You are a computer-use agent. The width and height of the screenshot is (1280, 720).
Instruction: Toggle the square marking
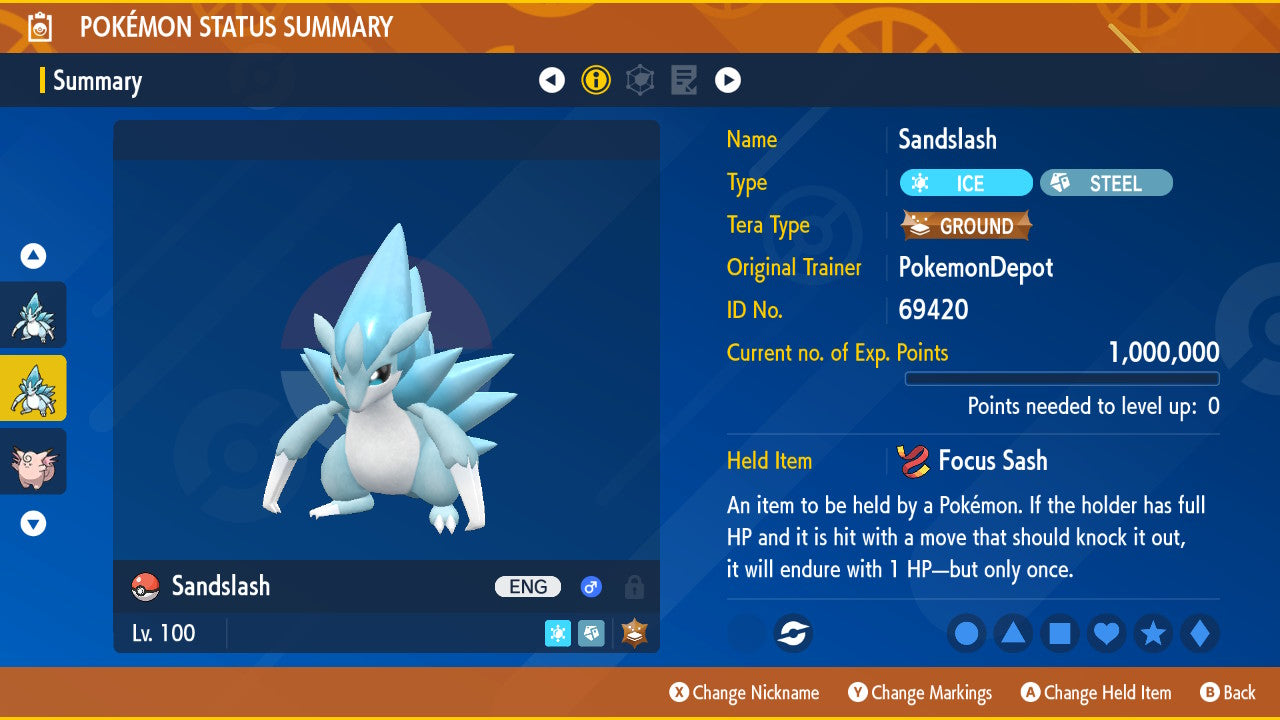tap(1060, 634)
